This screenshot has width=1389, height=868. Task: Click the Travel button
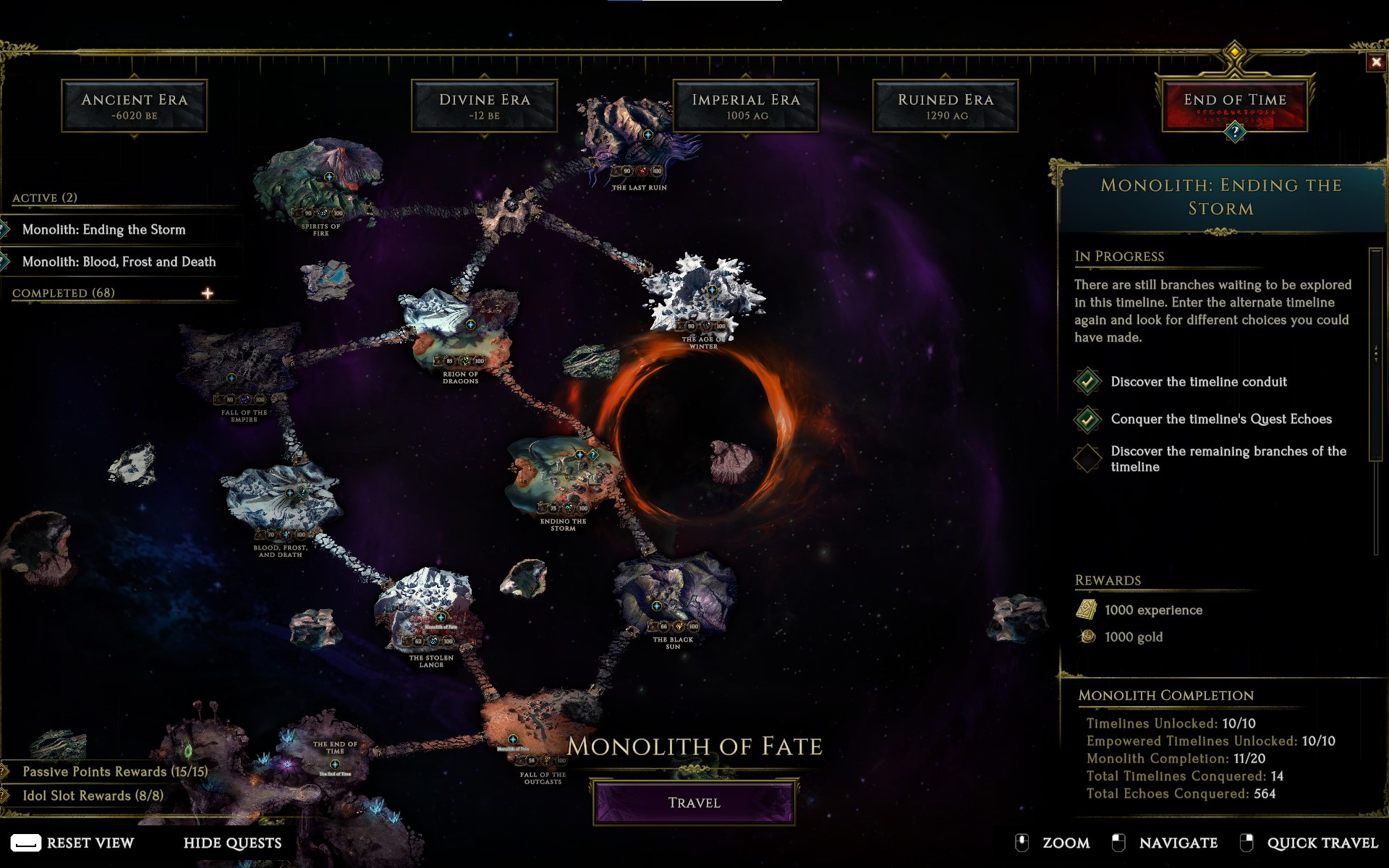click(694, 802)
